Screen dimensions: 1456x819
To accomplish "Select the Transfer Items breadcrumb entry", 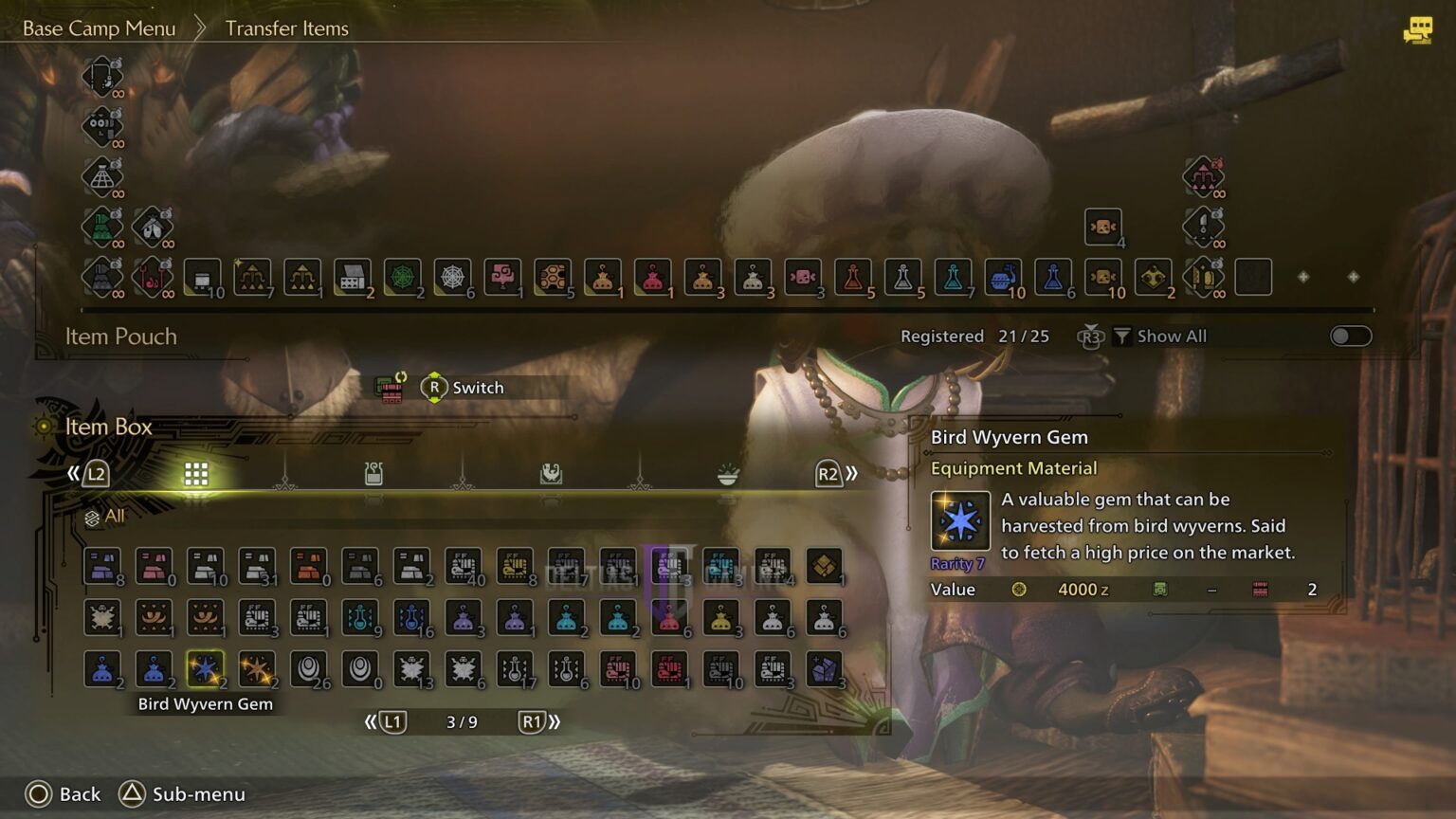I will (286, 28).
